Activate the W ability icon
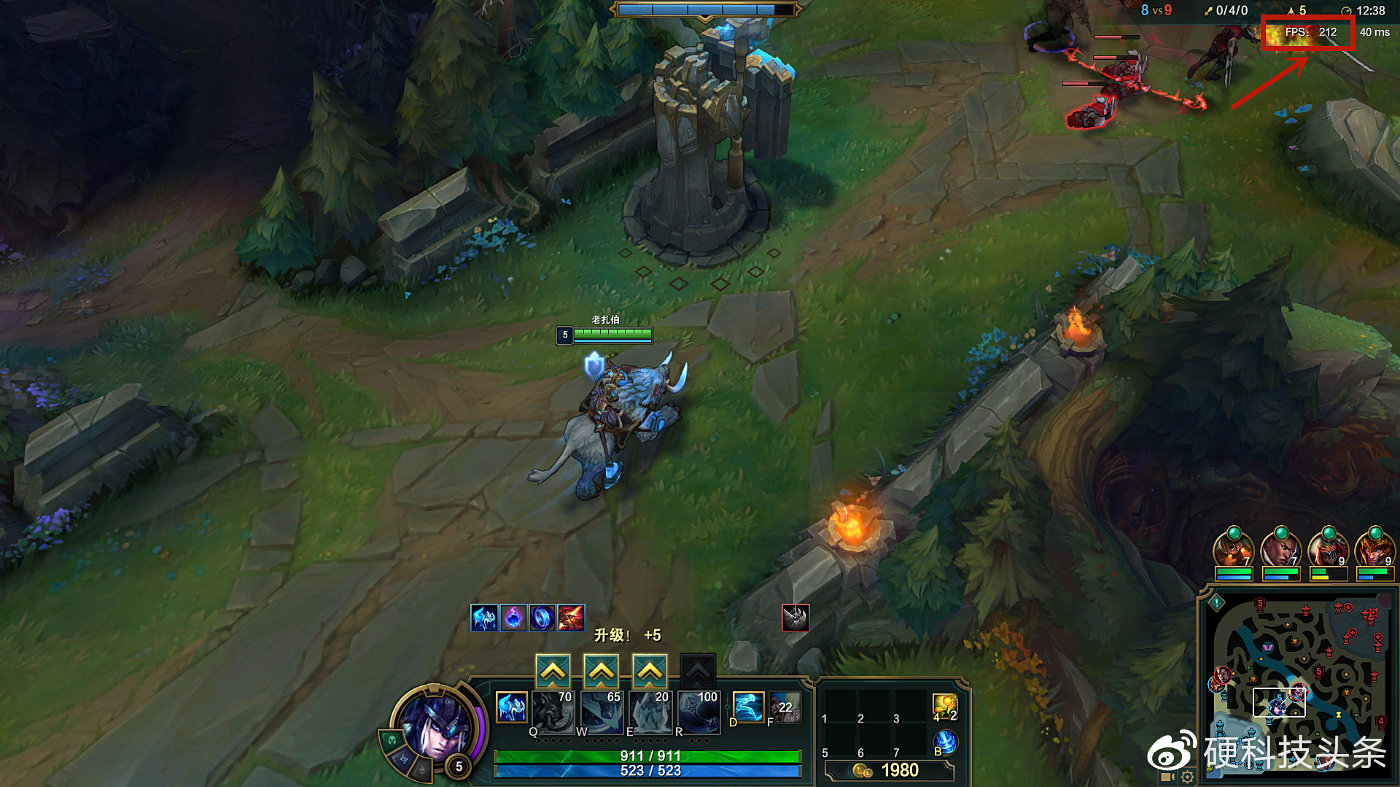 pyautogui.click(x=601, y=711)
